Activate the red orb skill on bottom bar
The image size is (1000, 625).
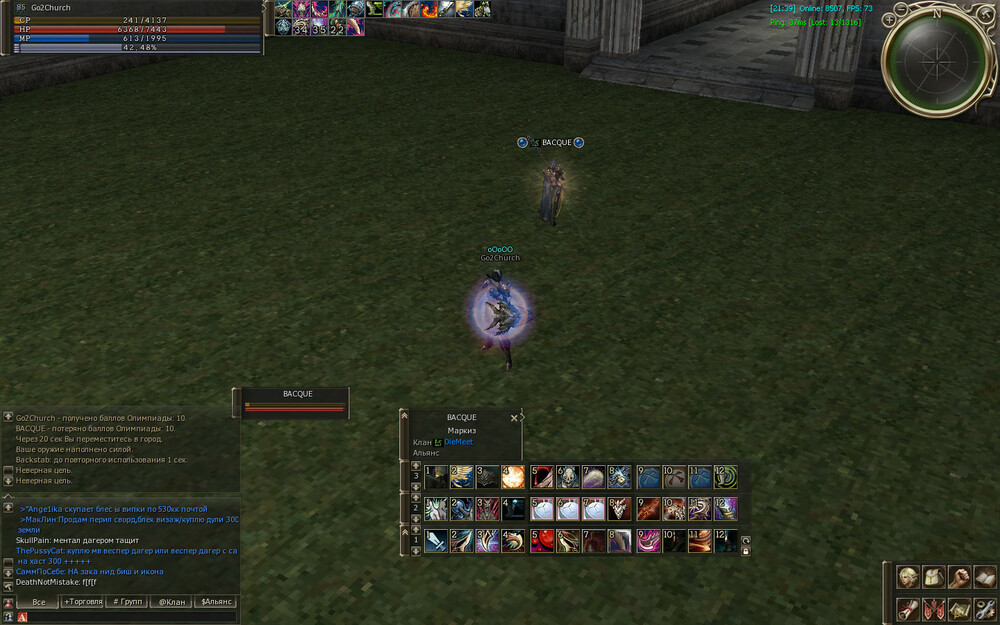(x=542, y=542)
